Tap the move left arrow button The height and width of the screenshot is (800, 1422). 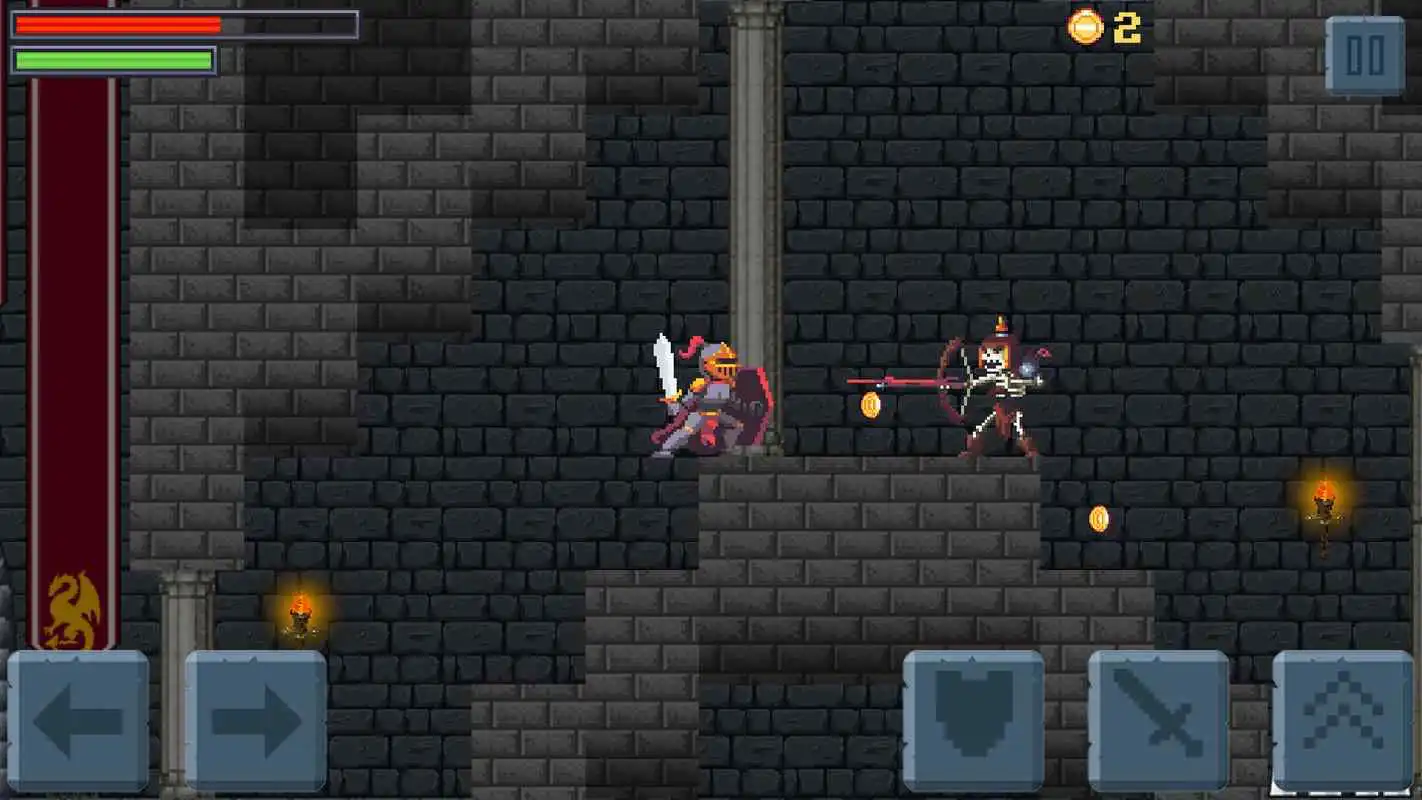[x=78, y=720]
